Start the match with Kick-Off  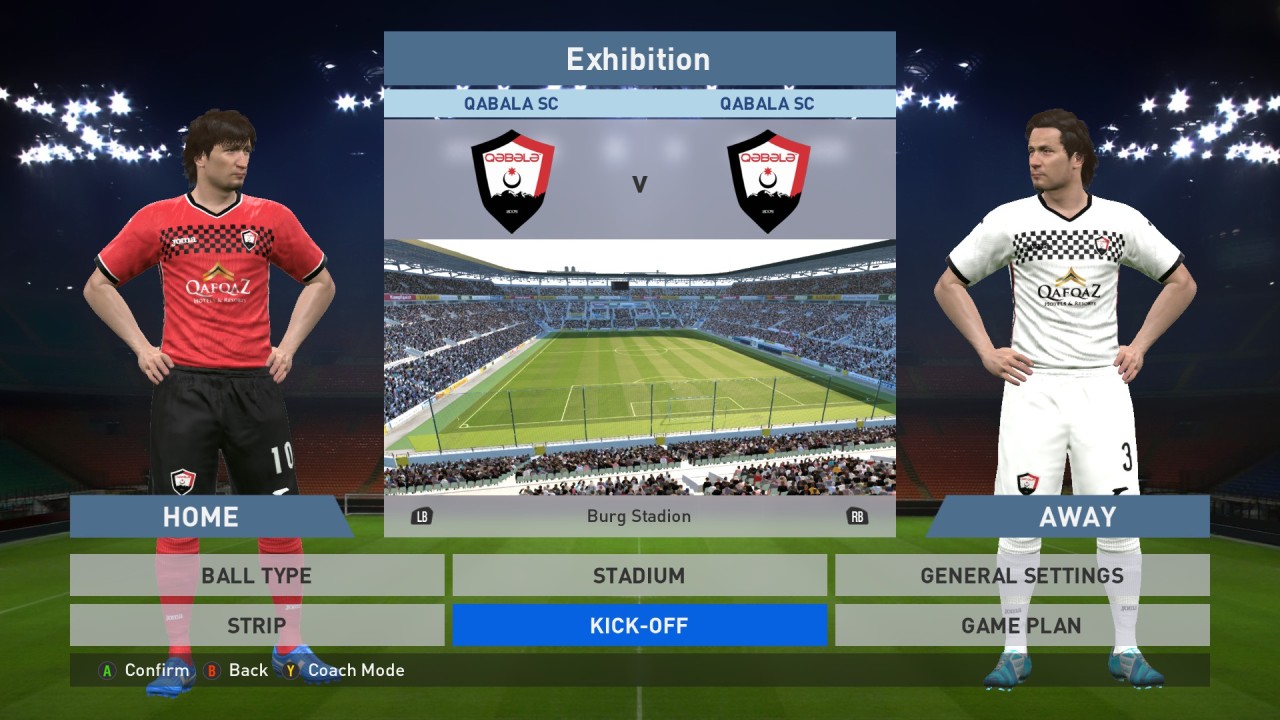click(639, 626)
